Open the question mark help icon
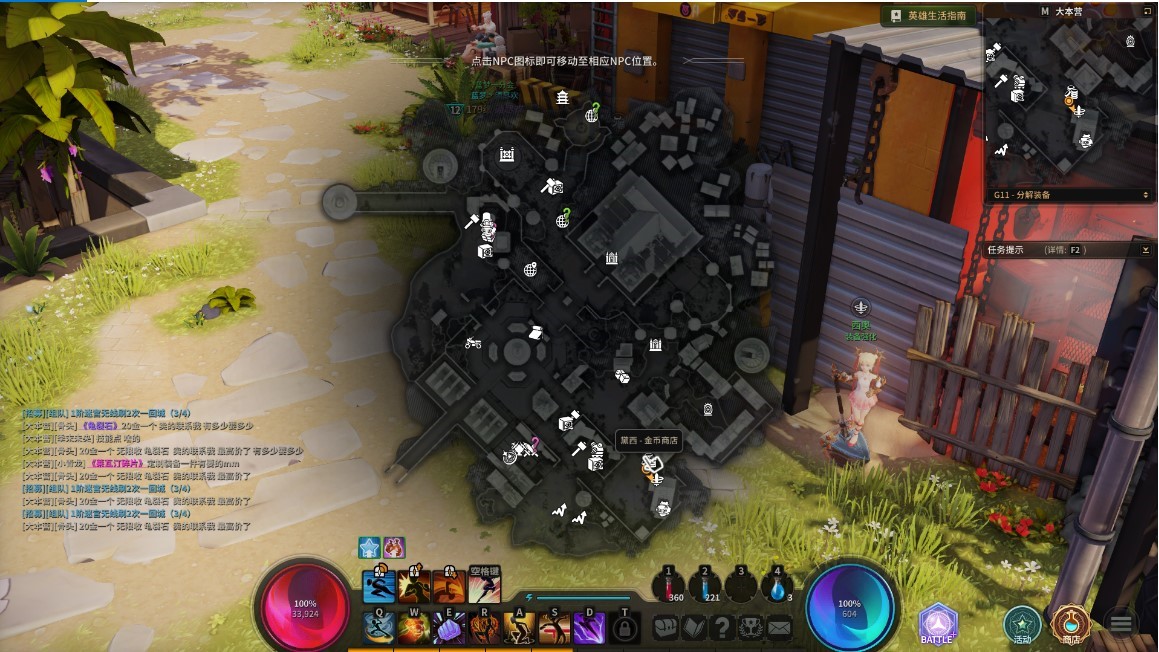 coord(722,628)
